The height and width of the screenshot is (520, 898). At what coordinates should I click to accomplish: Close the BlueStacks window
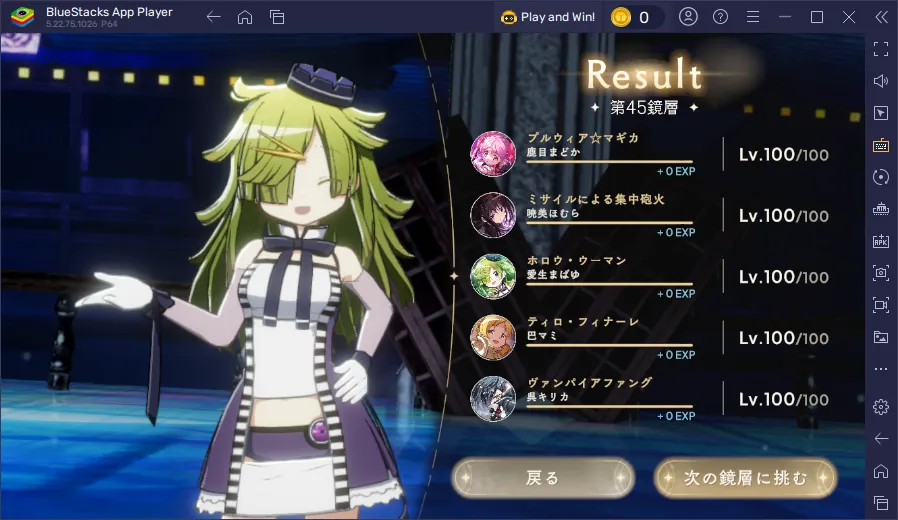[x=848, y=17]
